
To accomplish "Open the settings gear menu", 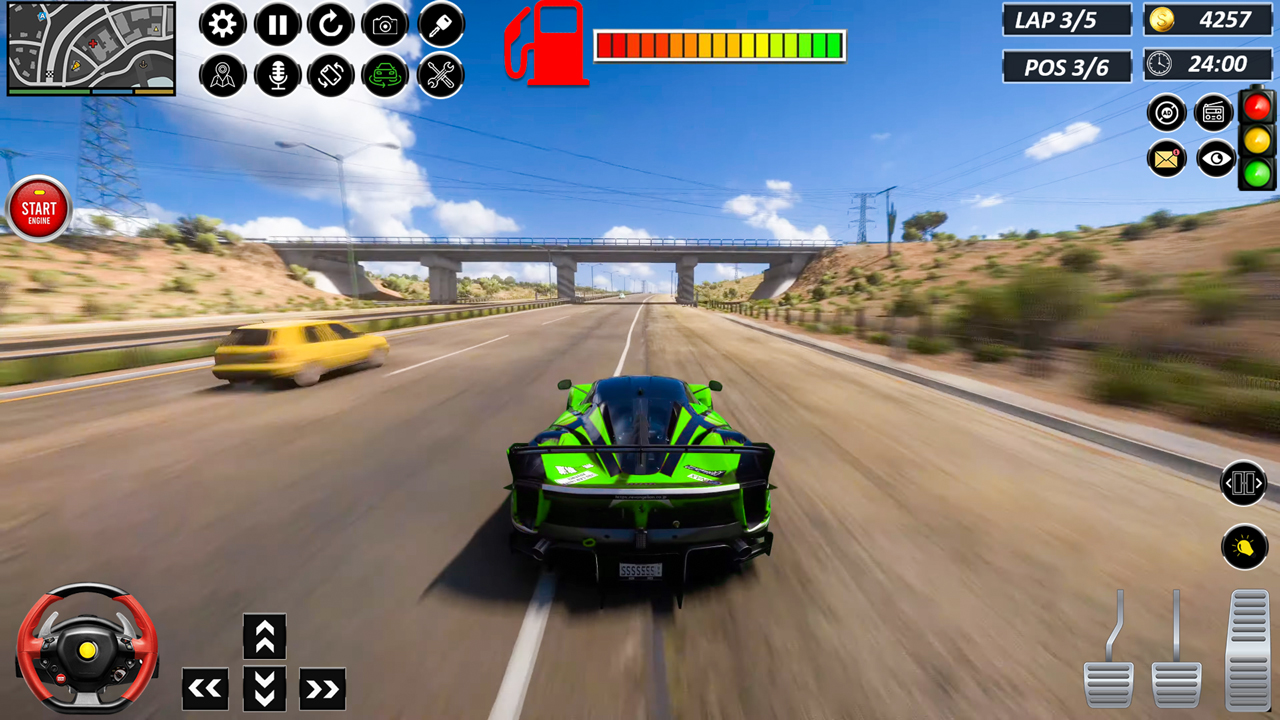I will point(222,25).
